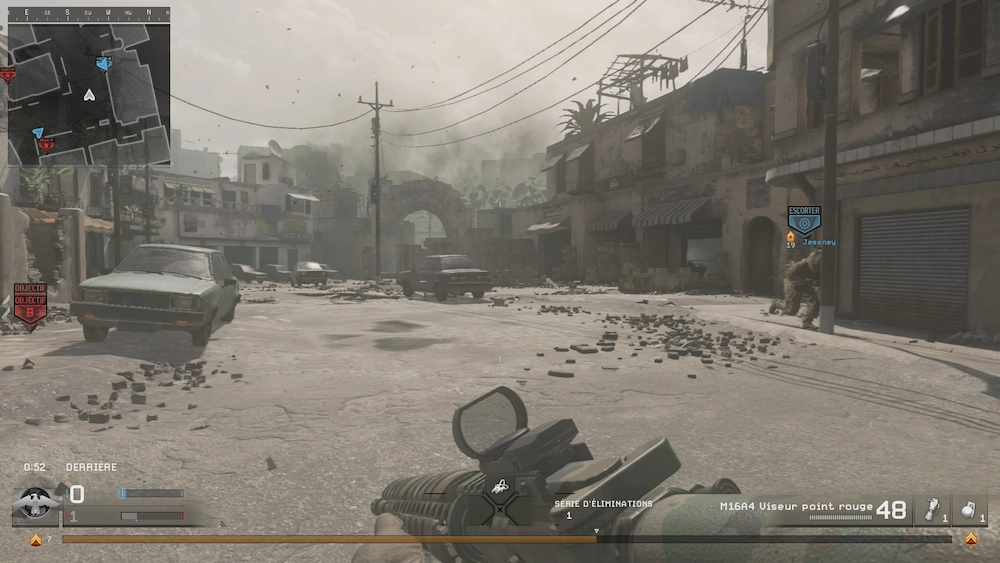Click the M16A4 Viseur point rouge label
Image resolution: width=1000 pixels, height=563 pixels.
pos(796,506)
